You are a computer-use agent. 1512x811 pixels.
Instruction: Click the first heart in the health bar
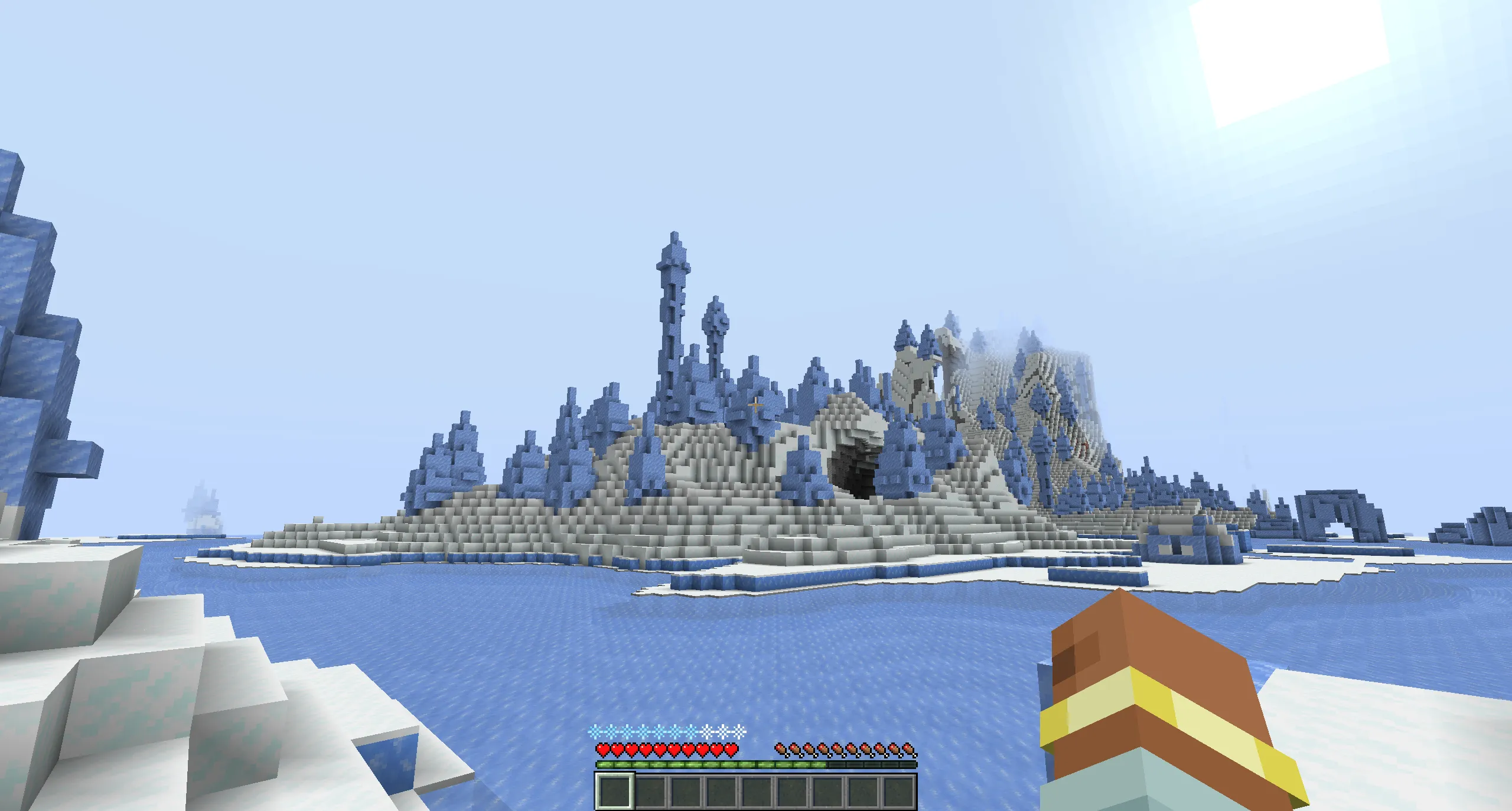[x=604, y=750]
